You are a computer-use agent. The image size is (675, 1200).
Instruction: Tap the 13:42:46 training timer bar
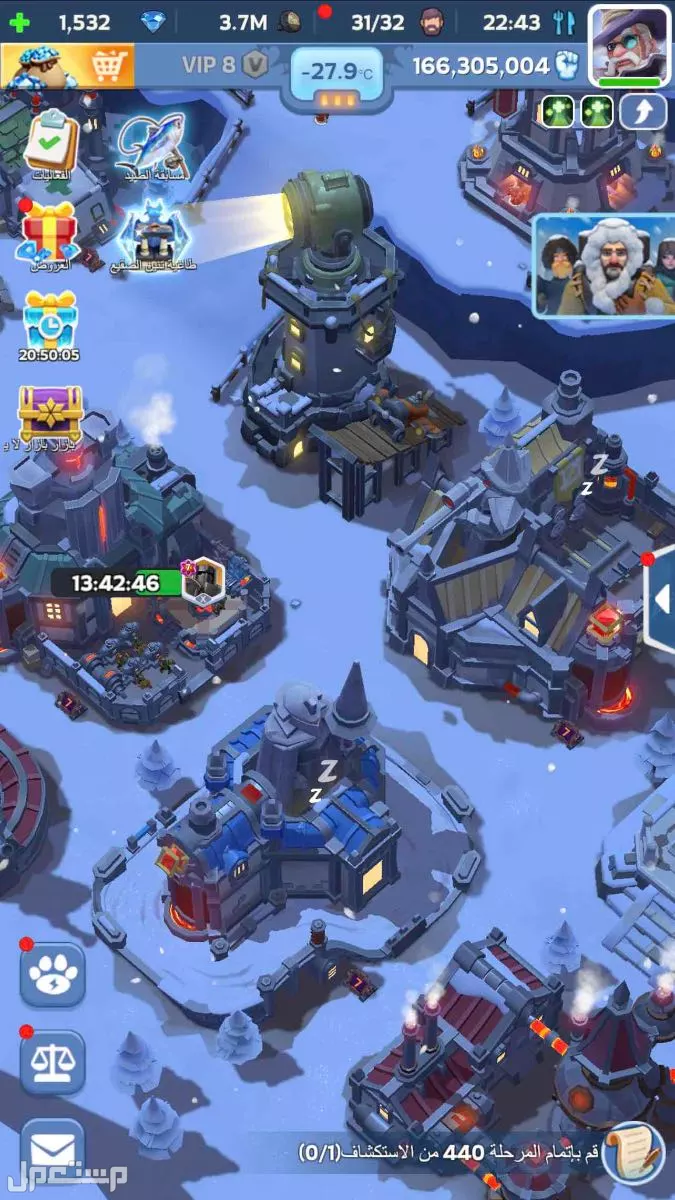(116, 583)
